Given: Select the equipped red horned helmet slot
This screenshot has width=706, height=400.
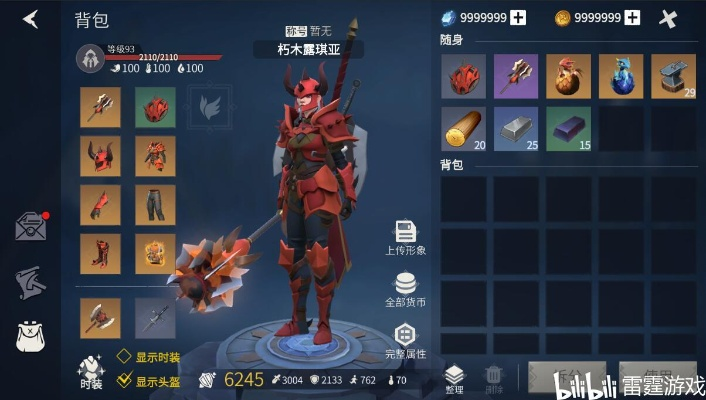Looking at the screenshot, I should (100, 156).
